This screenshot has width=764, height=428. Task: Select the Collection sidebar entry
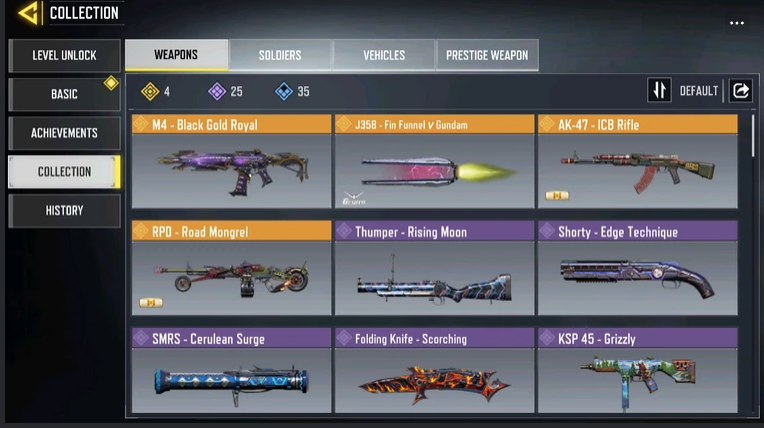64,172
